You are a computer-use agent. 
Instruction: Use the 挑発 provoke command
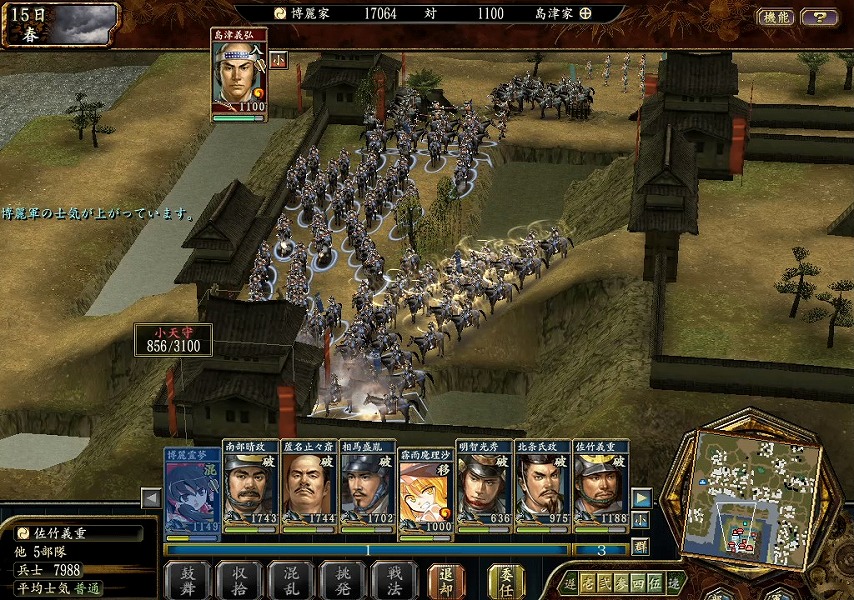click(x=342, y=580)
